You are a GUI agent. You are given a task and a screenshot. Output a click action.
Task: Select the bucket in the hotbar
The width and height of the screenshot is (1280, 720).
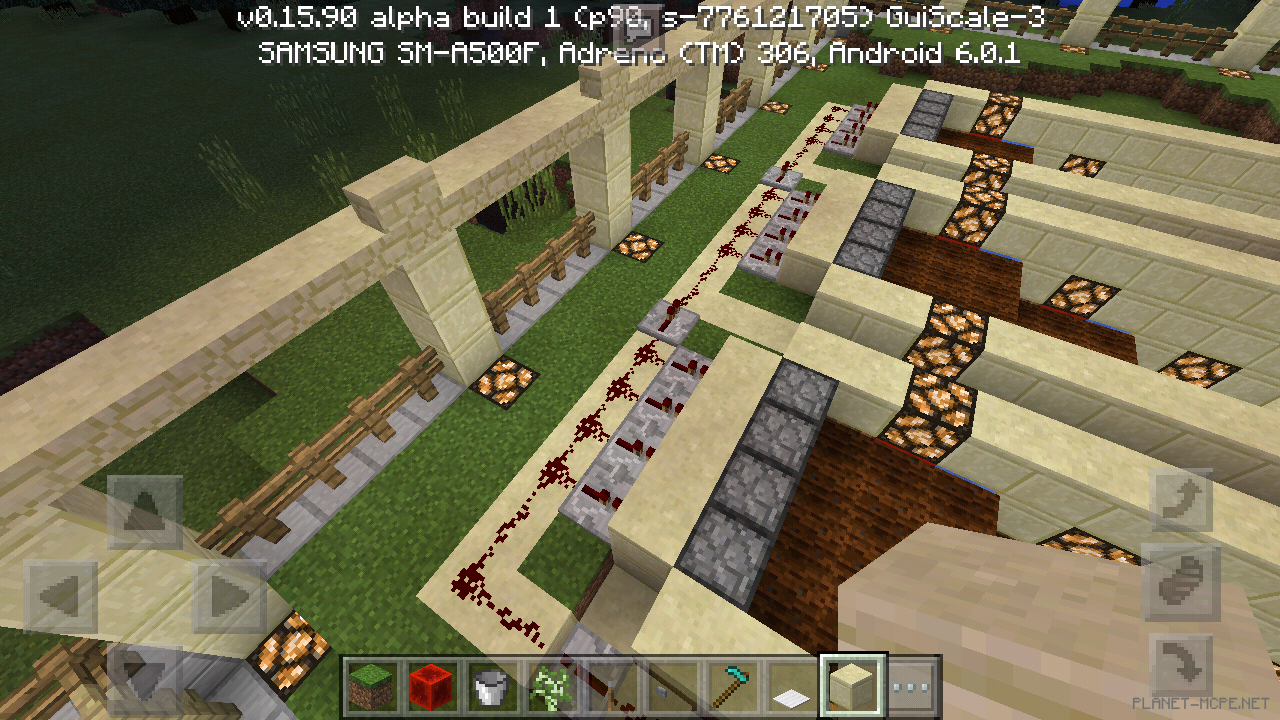click(x=489, y=688)
